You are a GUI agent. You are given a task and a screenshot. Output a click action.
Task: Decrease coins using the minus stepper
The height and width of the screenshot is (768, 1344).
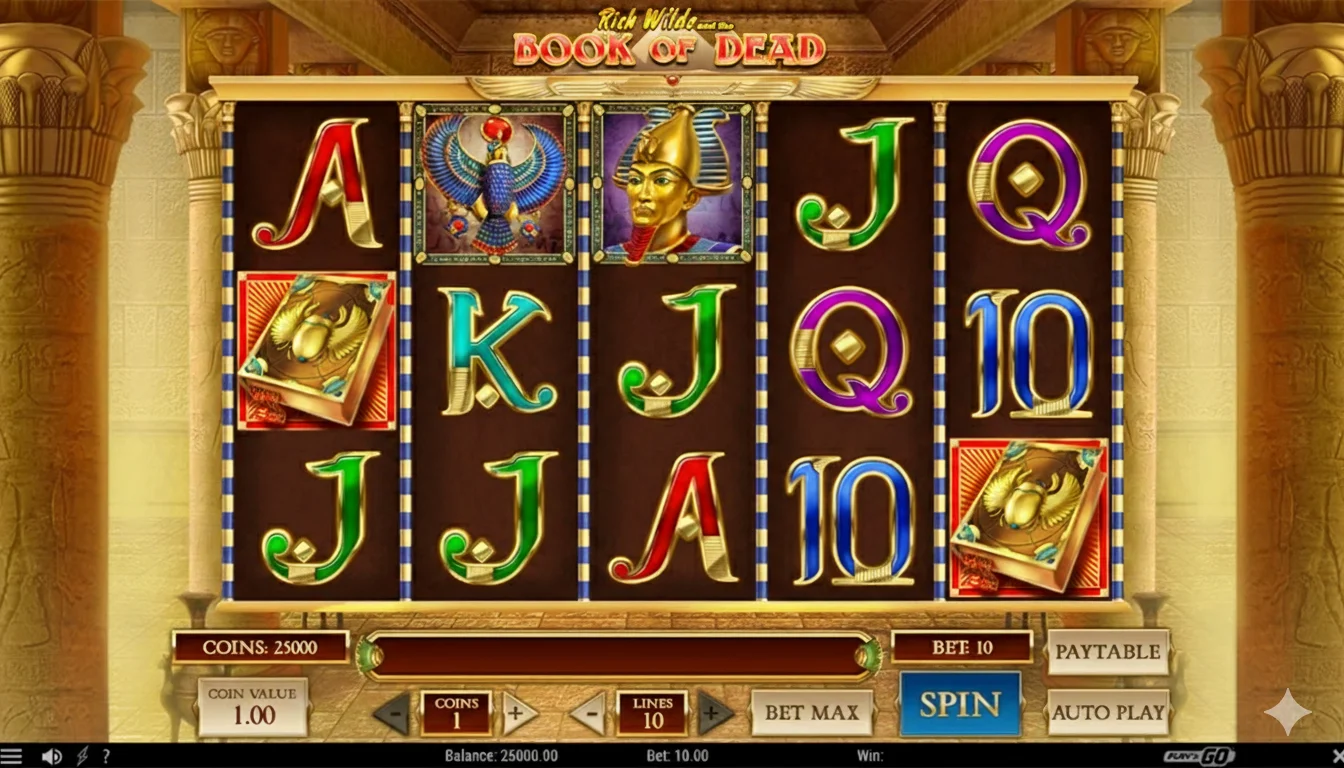[390, 713]
